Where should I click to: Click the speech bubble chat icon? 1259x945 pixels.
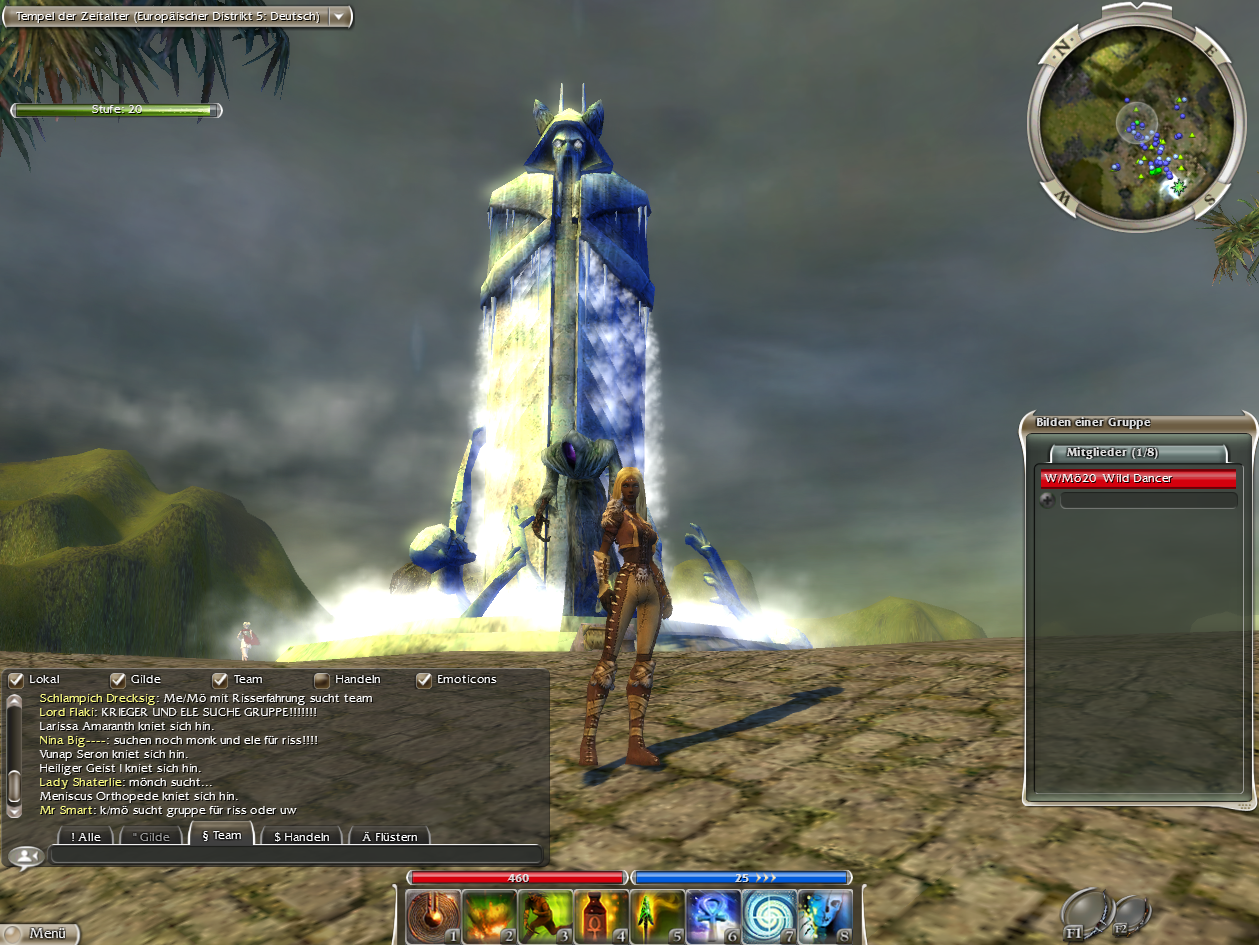pos(25,856)
